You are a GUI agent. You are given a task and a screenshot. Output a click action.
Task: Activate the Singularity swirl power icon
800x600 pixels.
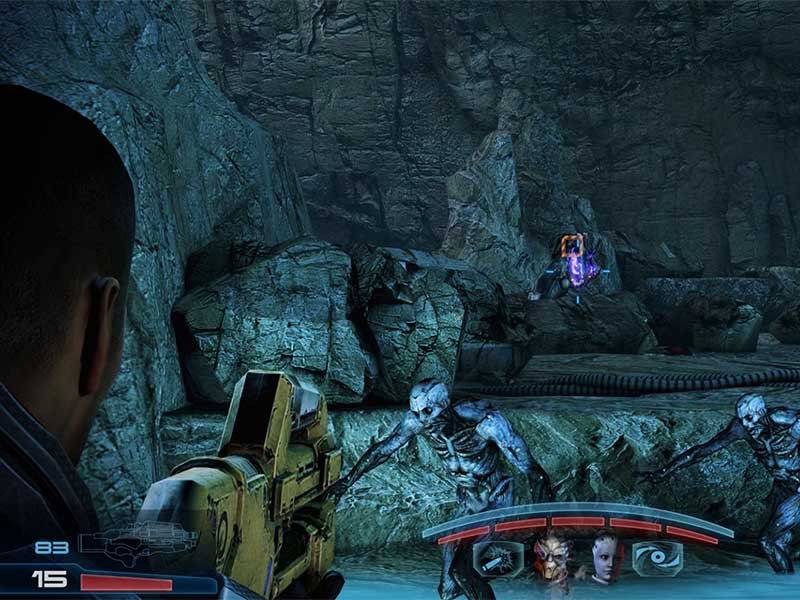(660, 558)
